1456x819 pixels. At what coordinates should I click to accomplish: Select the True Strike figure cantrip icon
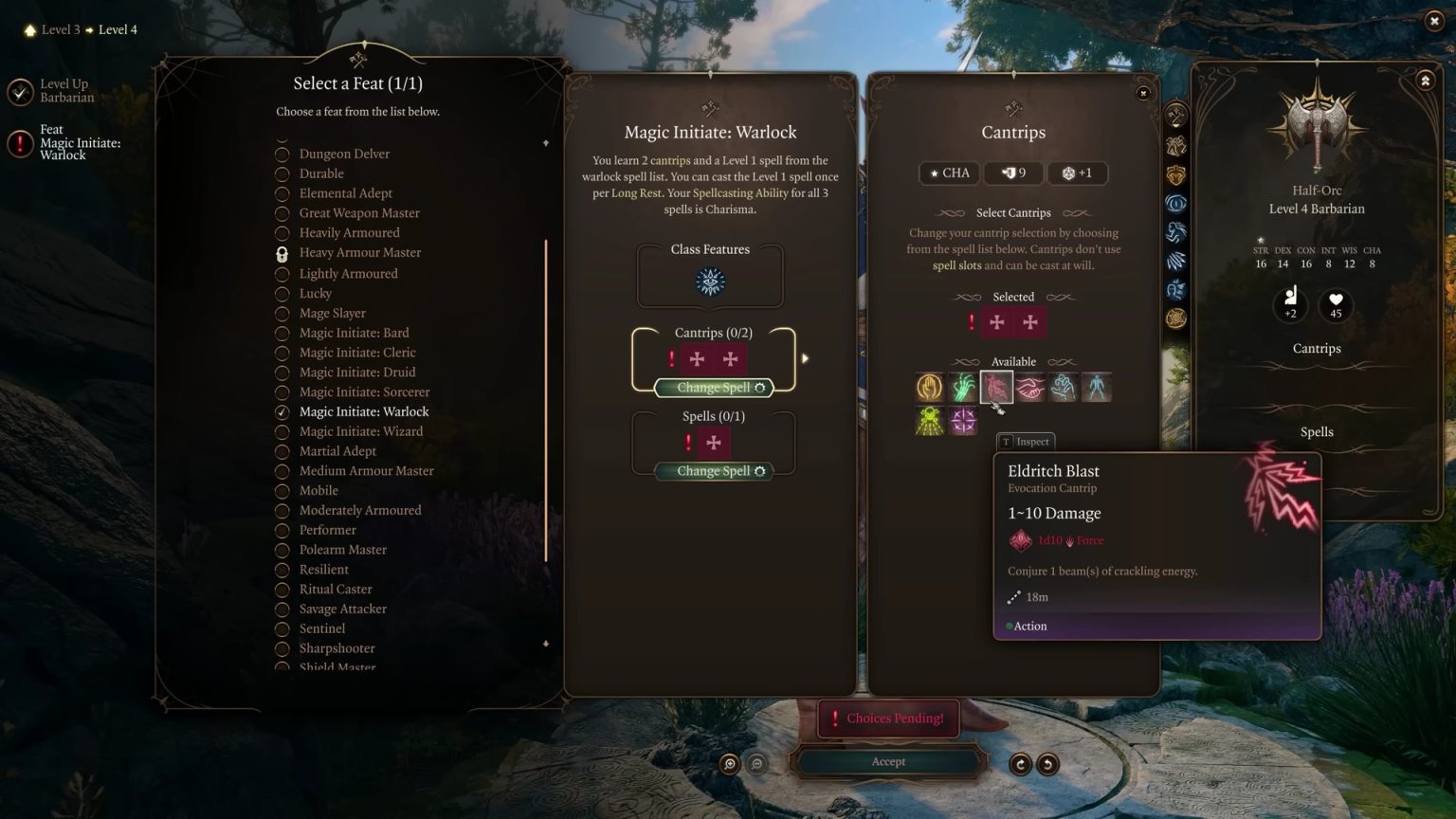pyautogui.click(x=1097, y=387)
